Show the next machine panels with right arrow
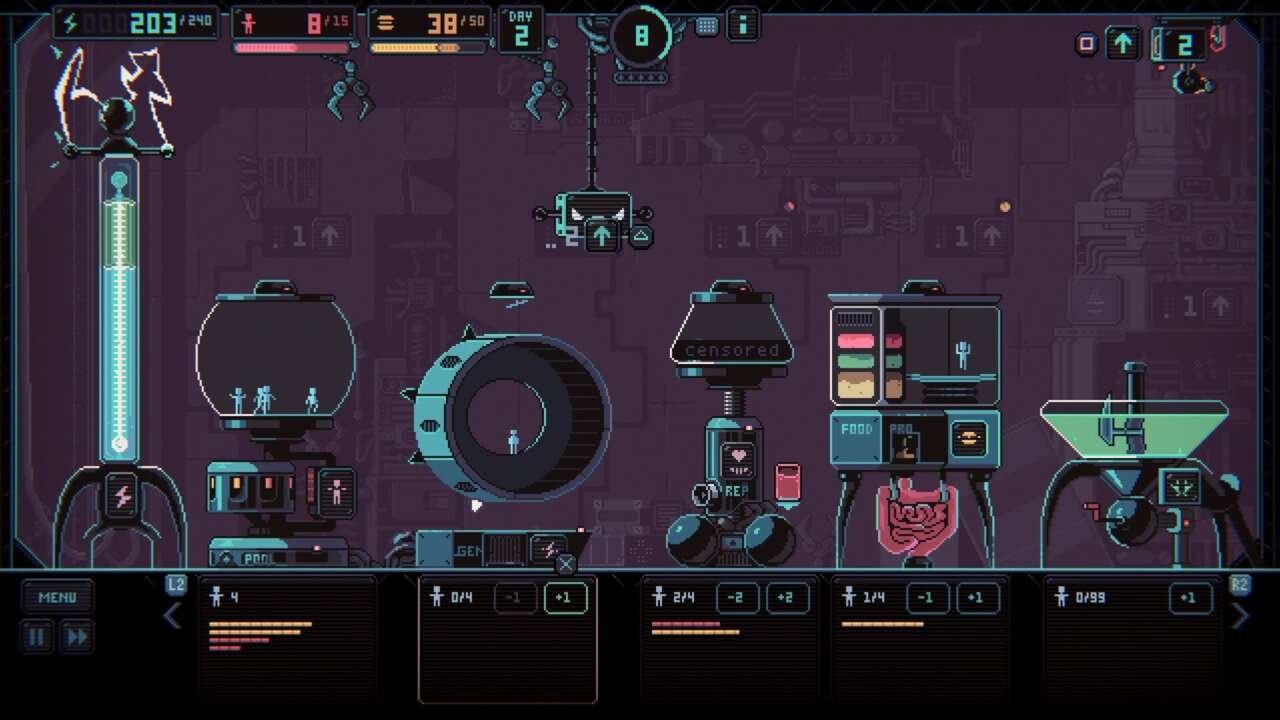 [1240, 616]
